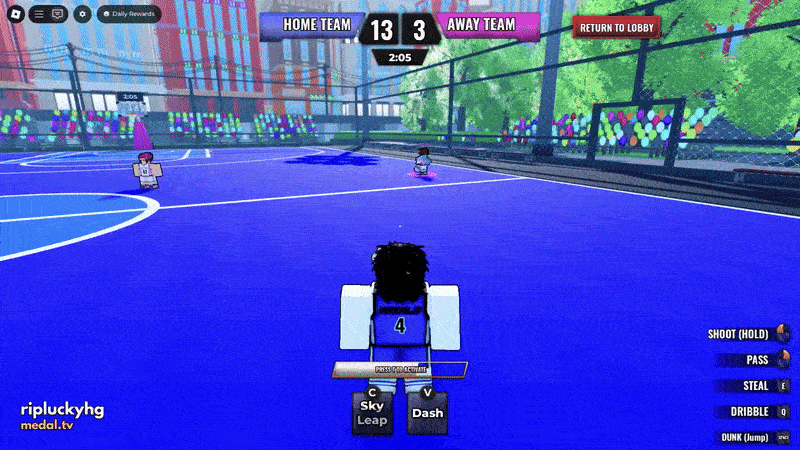Open the three-line list menu

[39, 14]
